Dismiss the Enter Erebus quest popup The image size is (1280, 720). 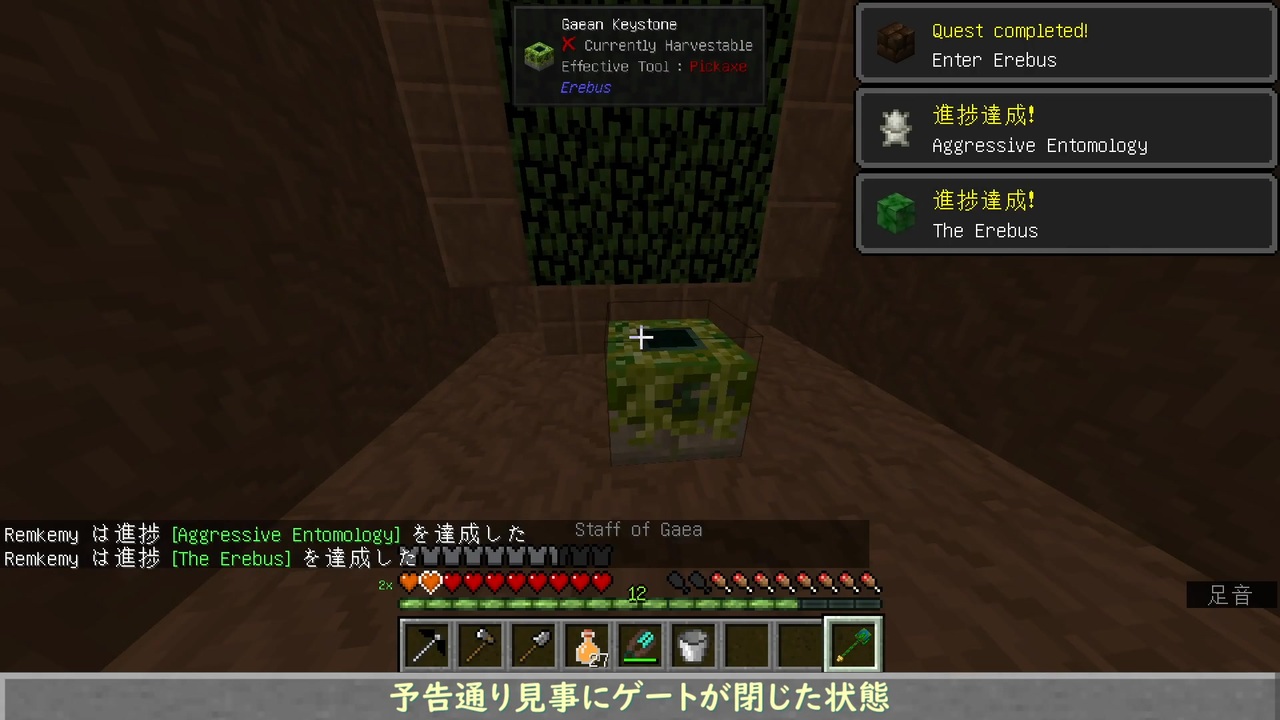(1065, 43)
